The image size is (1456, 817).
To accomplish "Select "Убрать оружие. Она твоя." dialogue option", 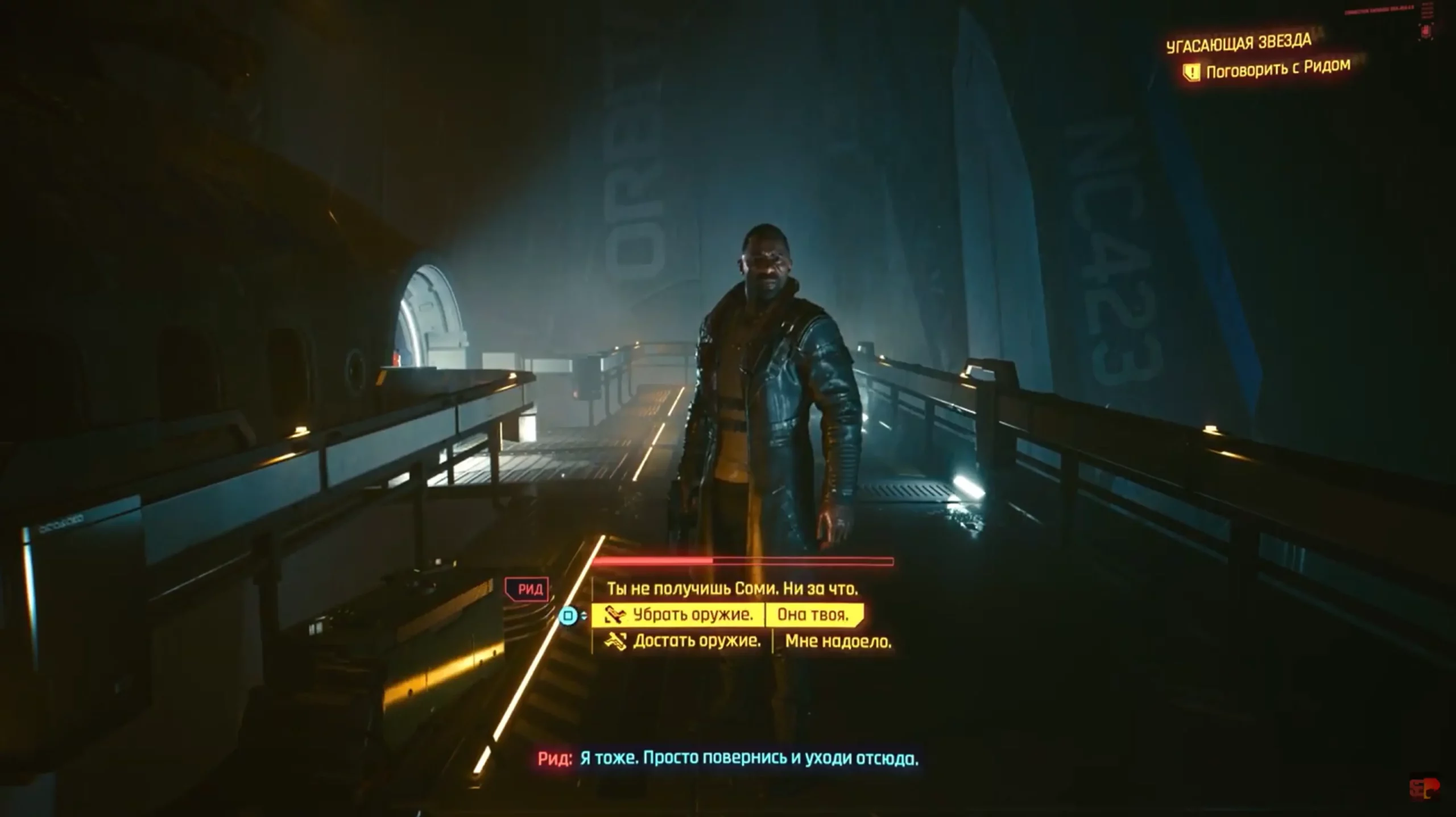I will pyautogui.click(x=727, y=615).
